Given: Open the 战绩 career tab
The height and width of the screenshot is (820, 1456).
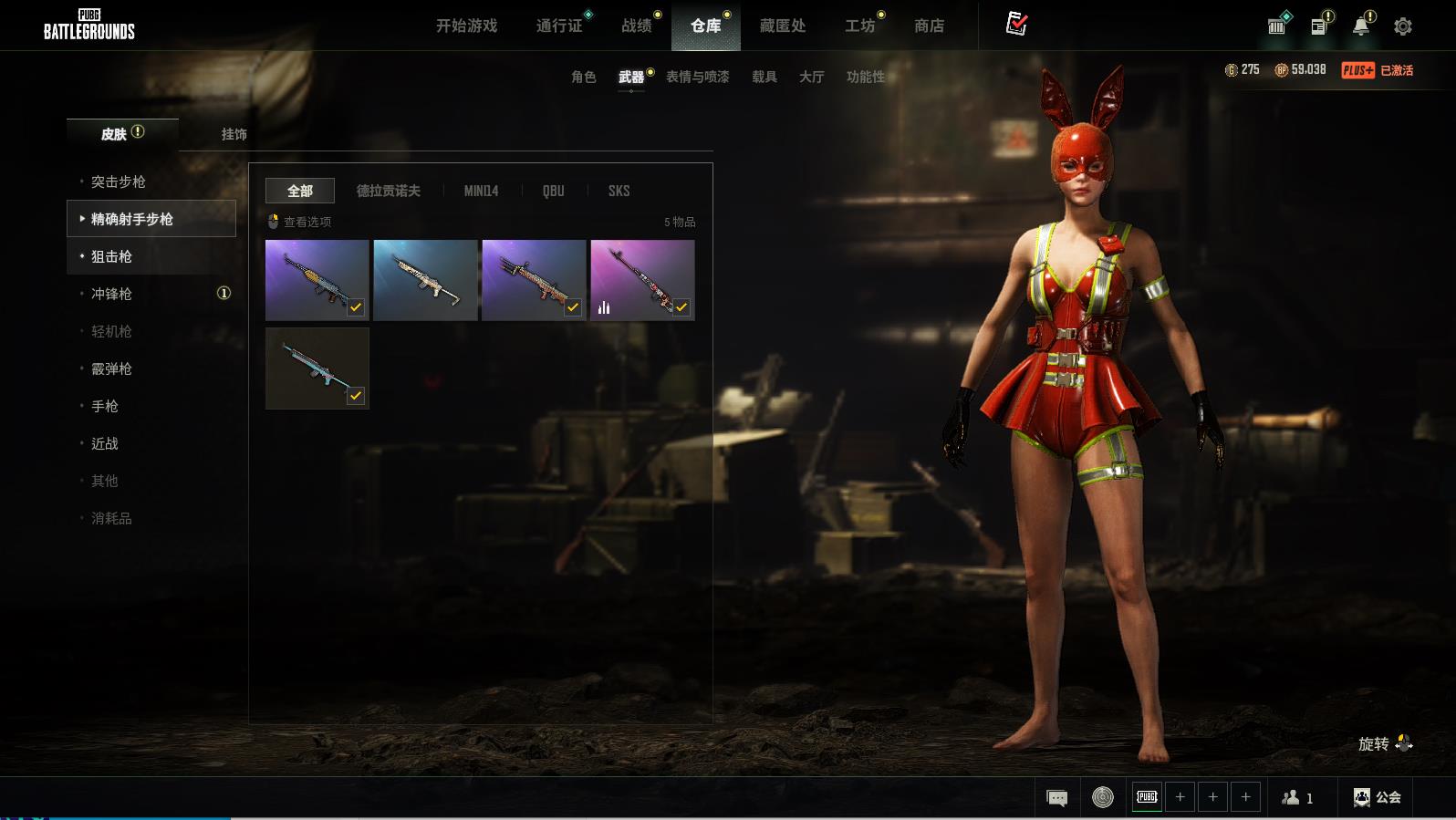Looking at the screenshot, I should tap(637, 26).
